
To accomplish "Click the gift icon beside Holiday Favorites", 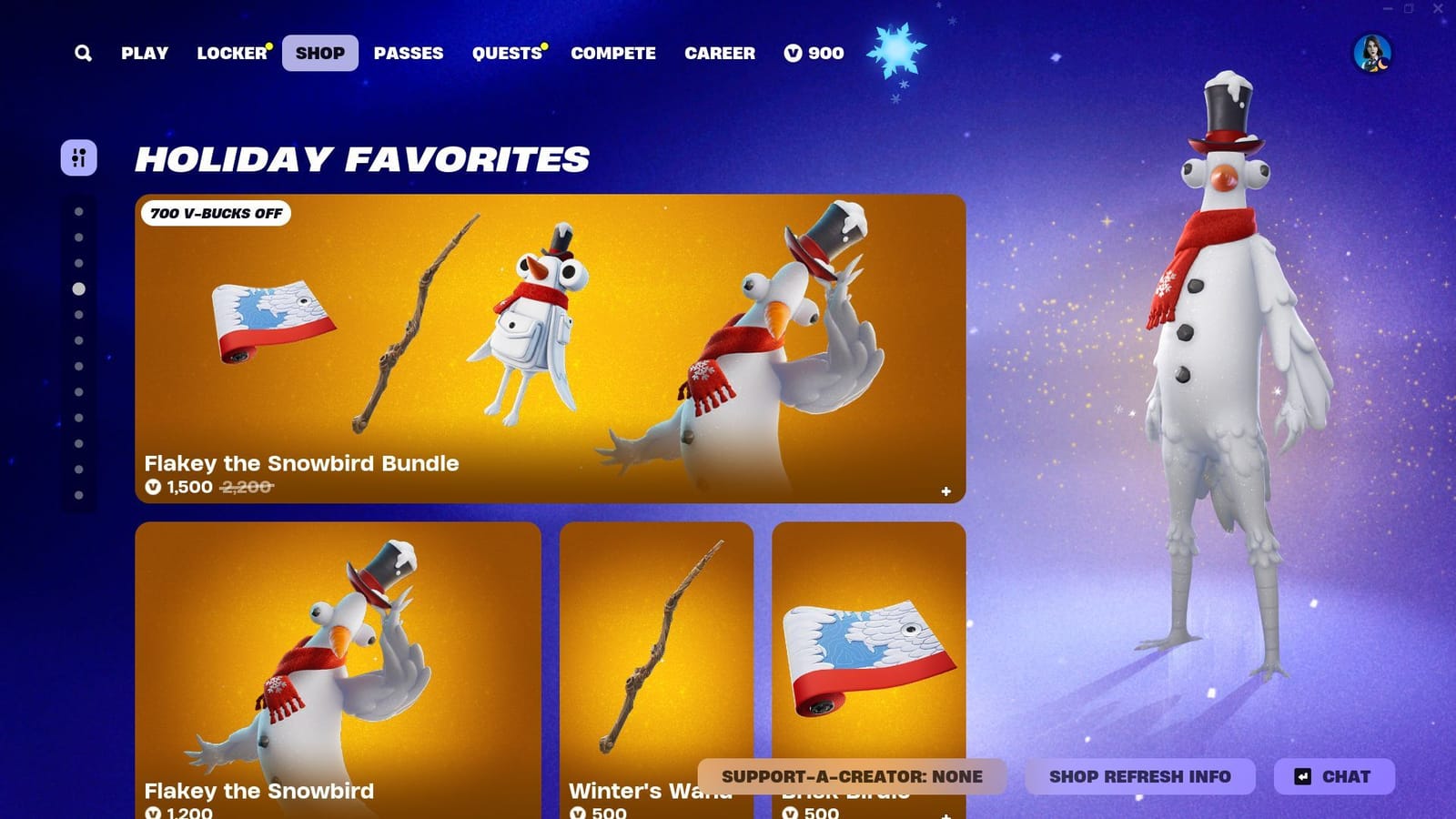I will click(x=80, y=158).
